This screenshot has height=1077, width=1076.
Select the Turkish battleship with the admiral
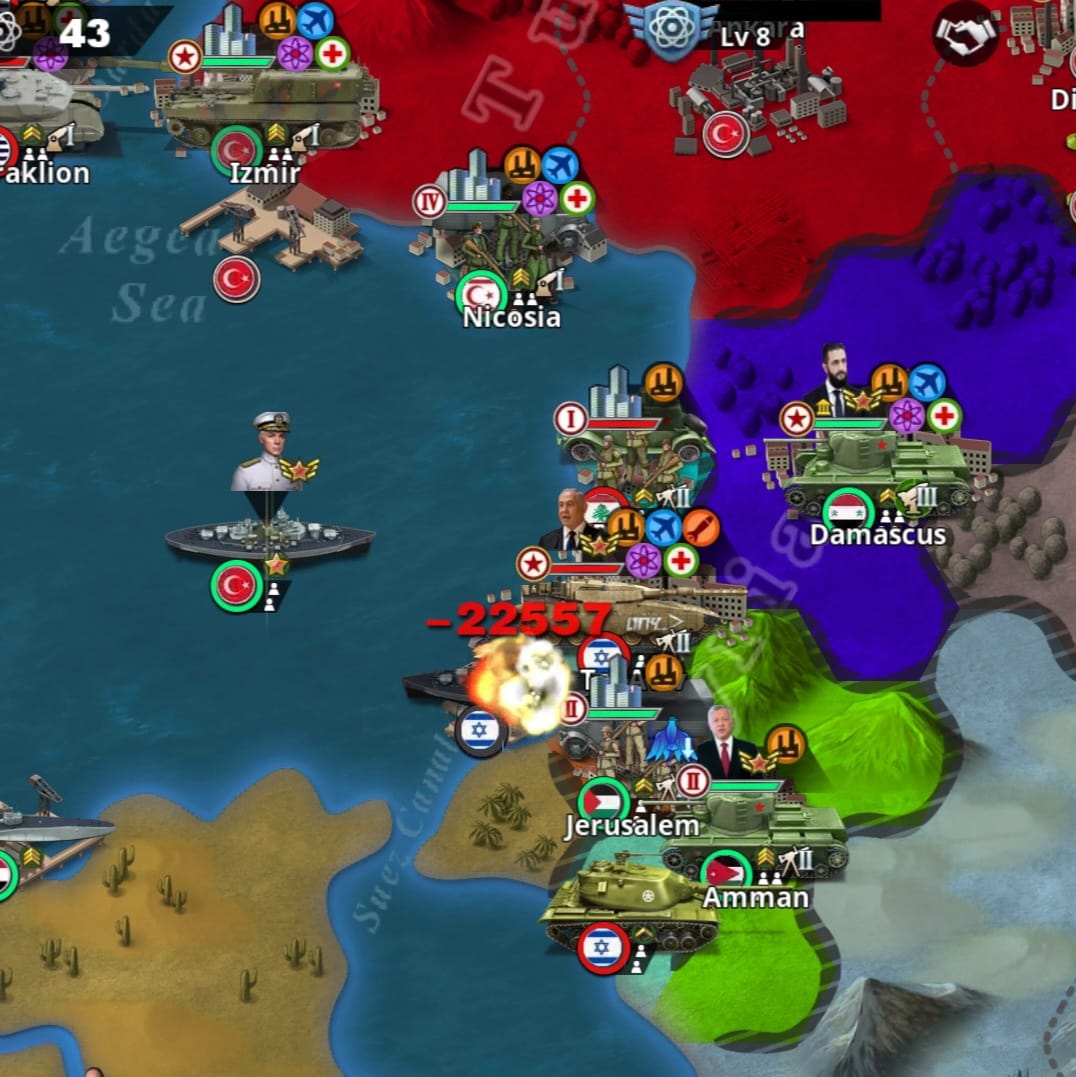[269, 537]
